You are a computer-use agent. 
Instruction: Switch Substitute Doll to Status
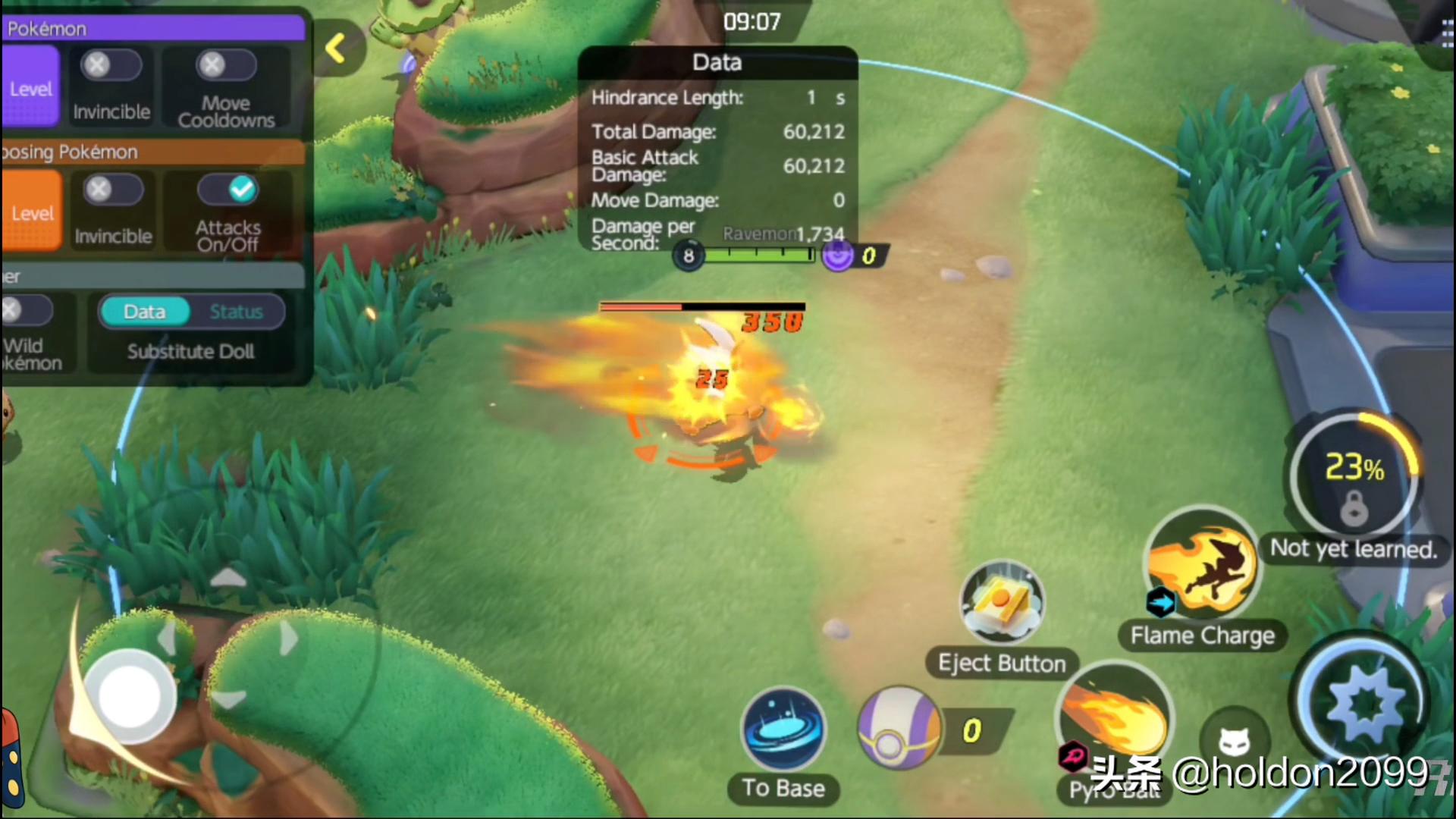pyautogui.click(x=236, y=312)
